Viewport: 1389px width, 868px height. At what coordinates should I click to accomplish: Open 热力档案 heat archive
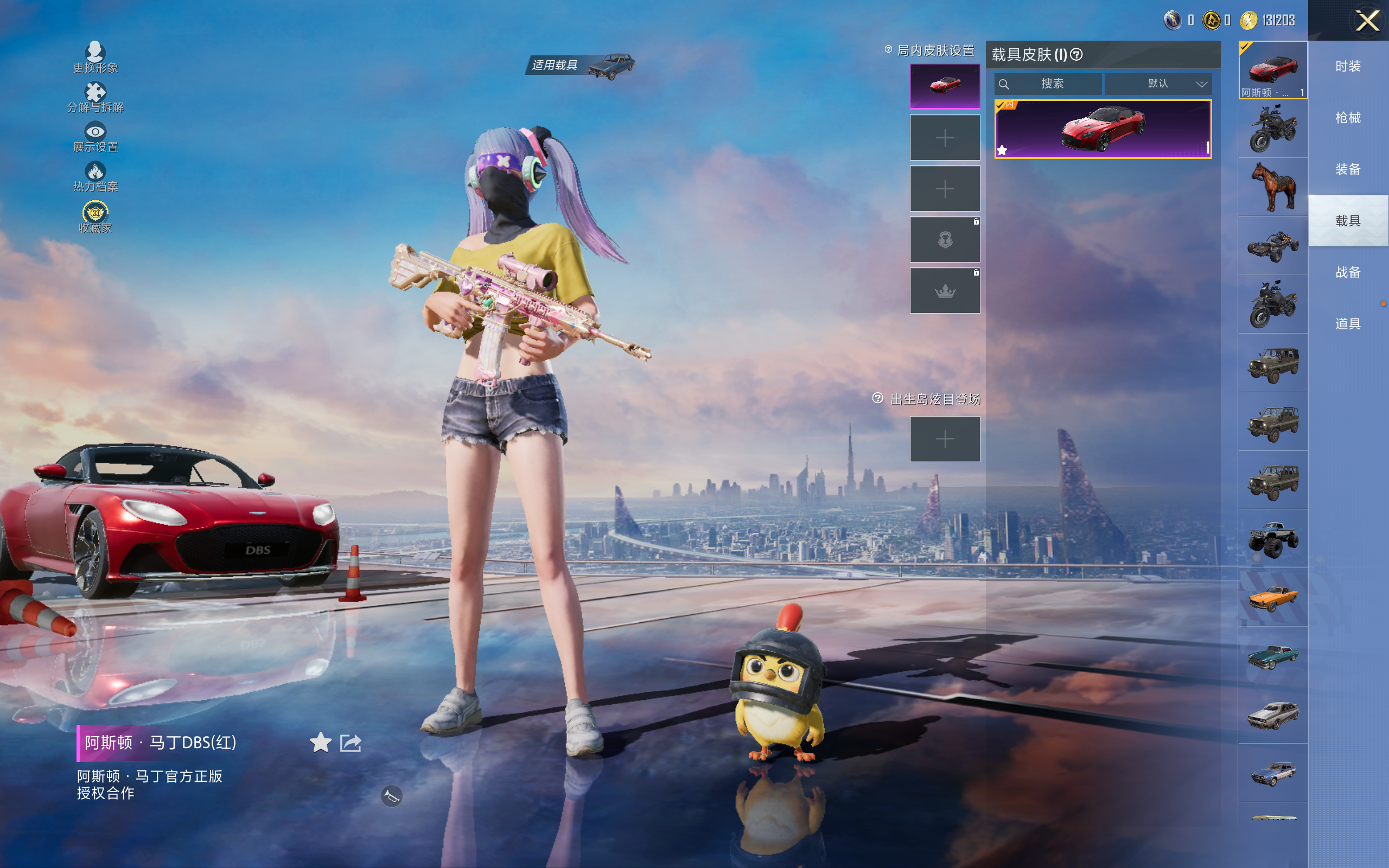tap(95, 176)
